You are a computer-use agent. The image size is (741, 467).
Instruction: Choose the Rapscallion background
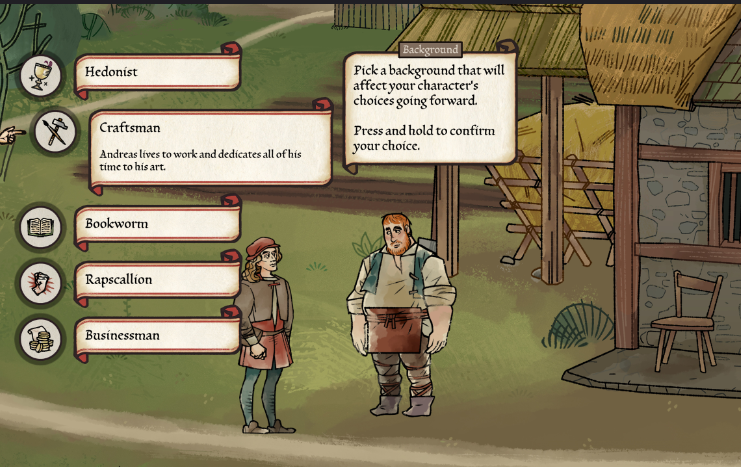point(157,280)
